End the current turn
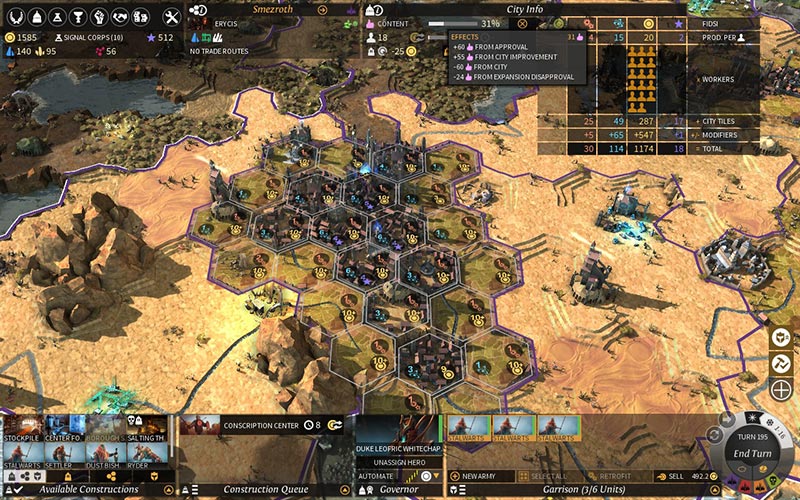Screen dimensions: 800x500 coord(753,453)
